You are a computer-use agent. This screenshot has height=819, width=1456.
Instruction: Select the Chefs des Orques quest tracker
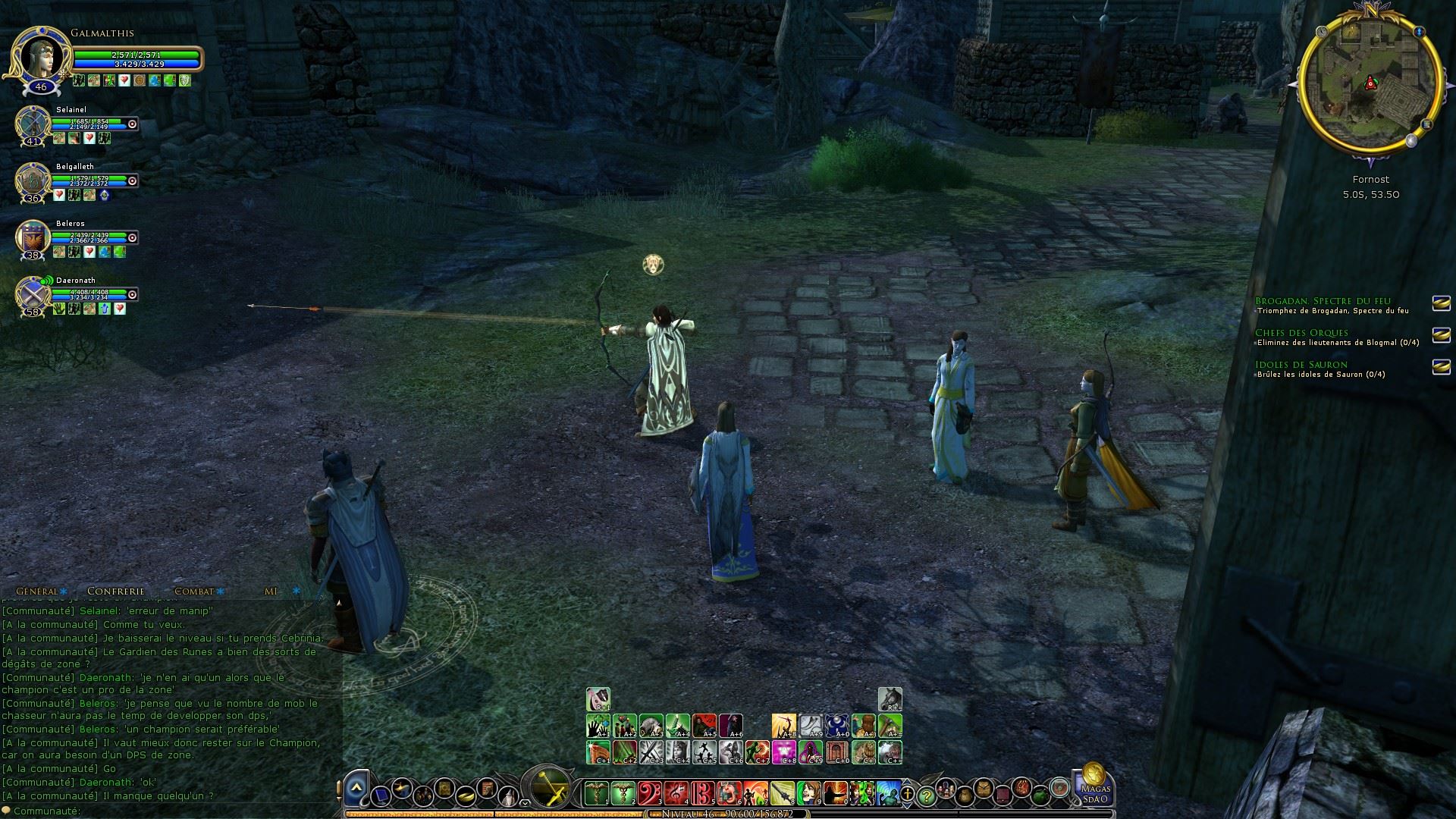[1301, 333]
